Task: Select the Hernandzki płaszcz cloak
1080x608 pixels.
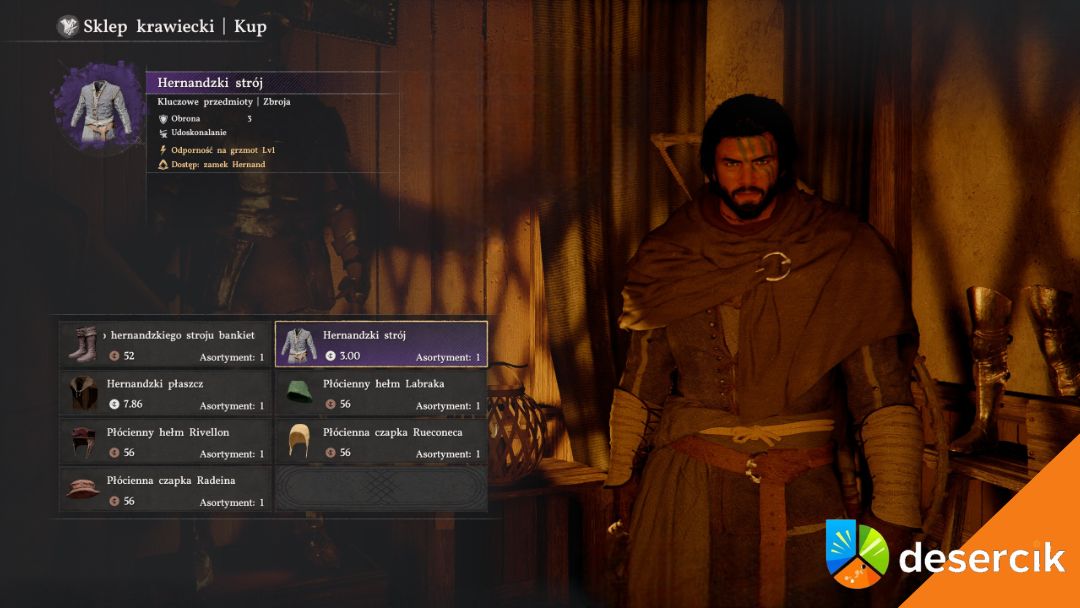Action: click(166, 393)
